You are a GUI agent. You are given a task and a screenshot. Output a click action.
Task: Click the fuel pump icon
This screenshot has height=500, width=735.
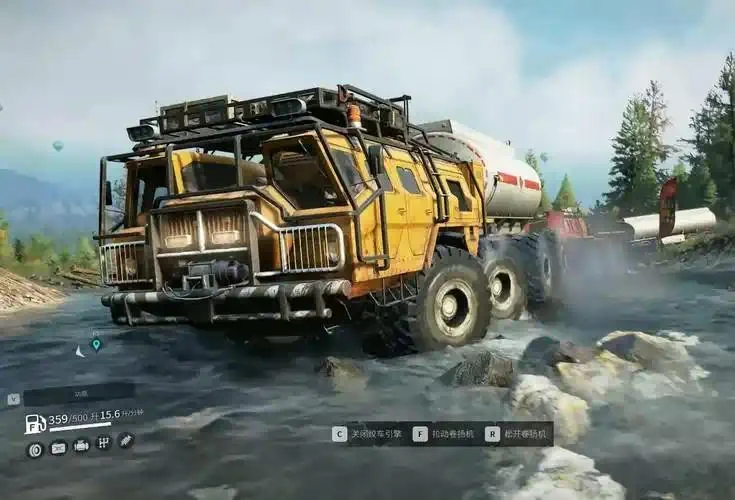point(34,423)
